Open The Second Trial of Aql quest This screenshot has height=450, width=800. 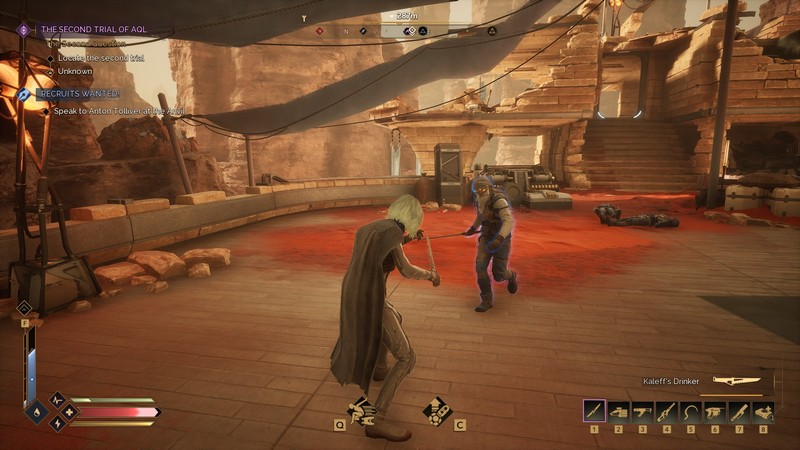(93, 29)
